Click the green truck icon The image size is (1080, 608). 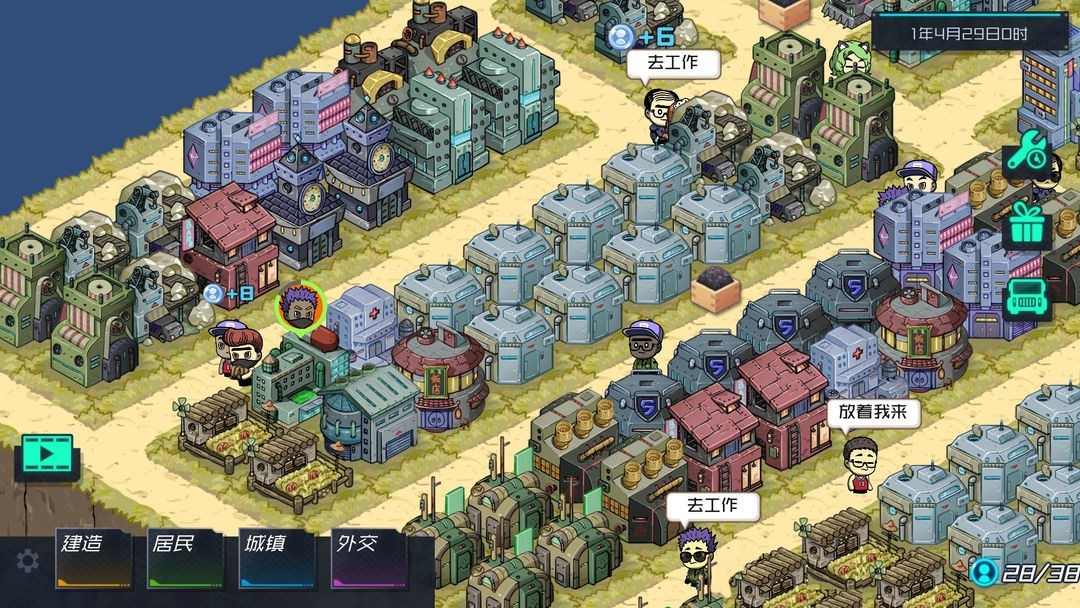[x=1026, y=299]
